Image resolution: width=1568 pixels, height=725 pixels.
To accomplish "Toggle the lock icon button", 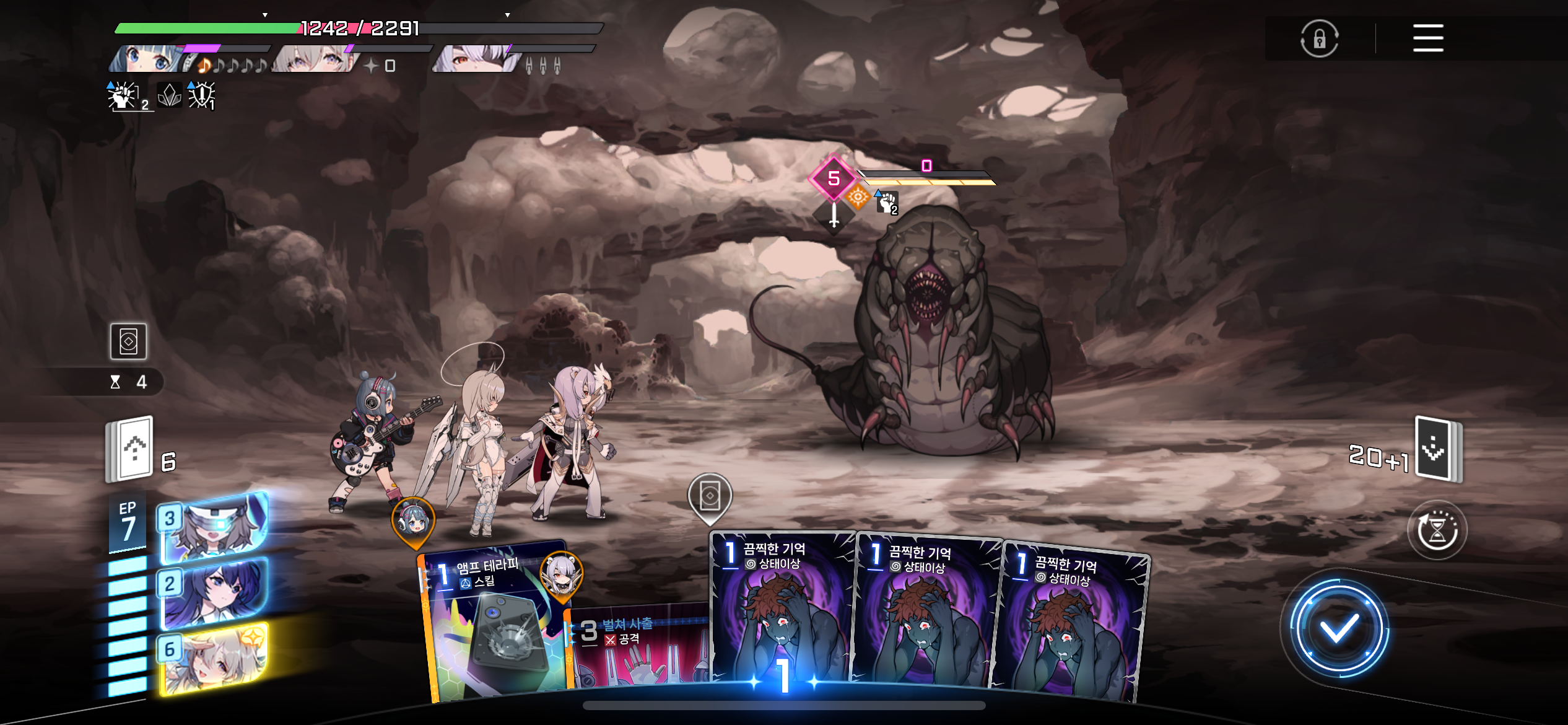I will [x=1319, y=38].
